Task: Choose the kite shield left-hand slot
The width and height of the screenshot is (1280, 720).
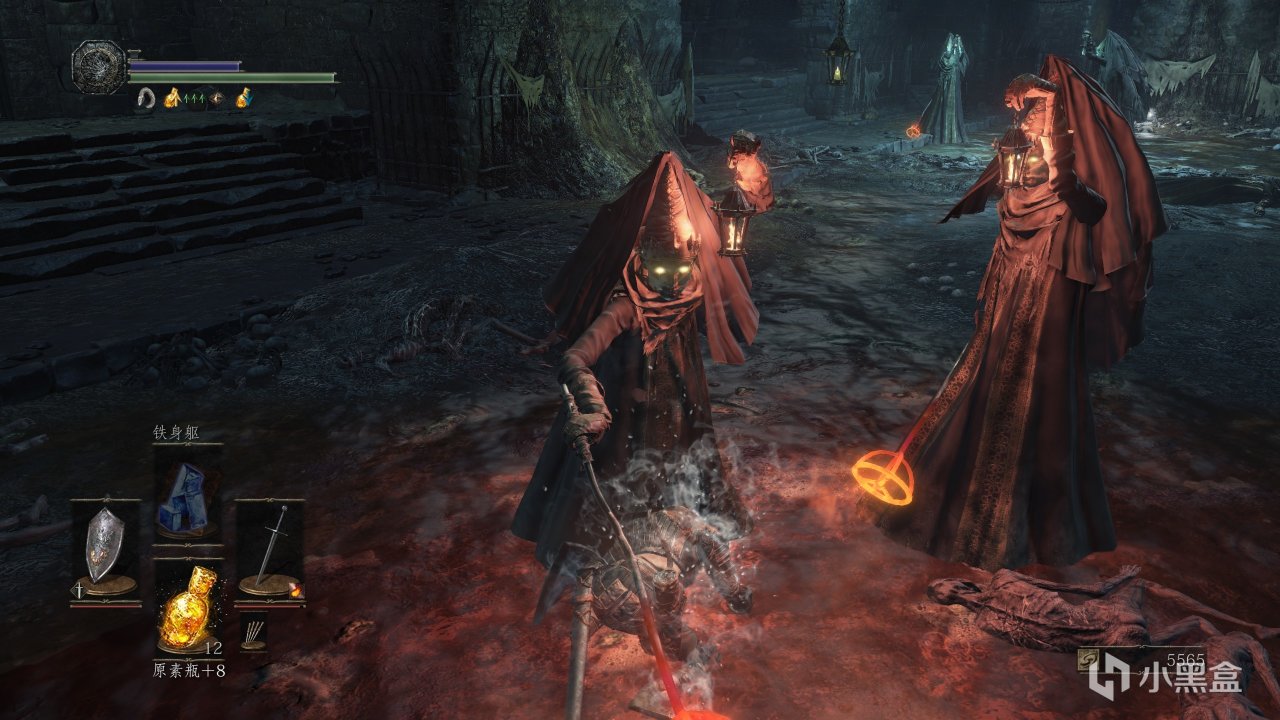Action: (104, 551)
